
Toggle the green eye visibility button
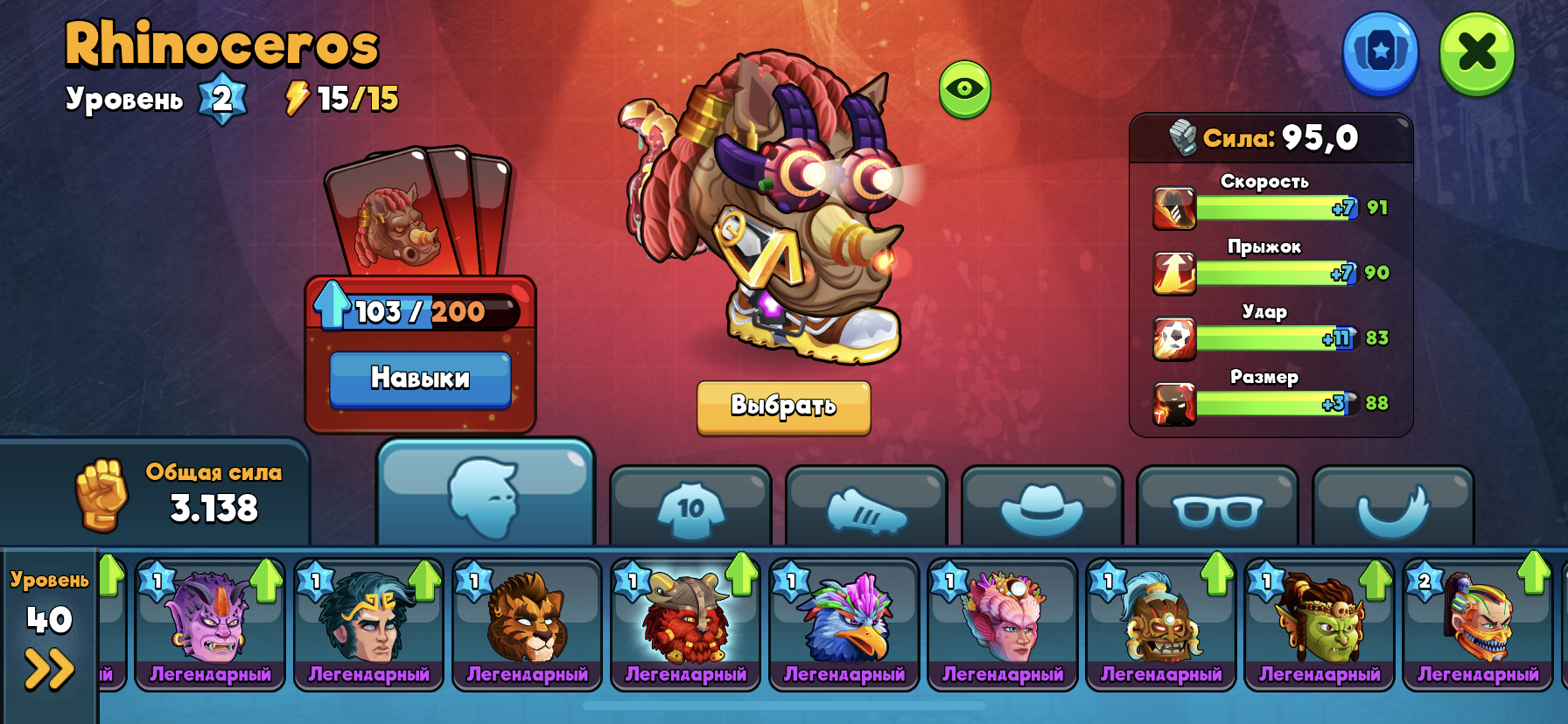[x=964, y=88]
